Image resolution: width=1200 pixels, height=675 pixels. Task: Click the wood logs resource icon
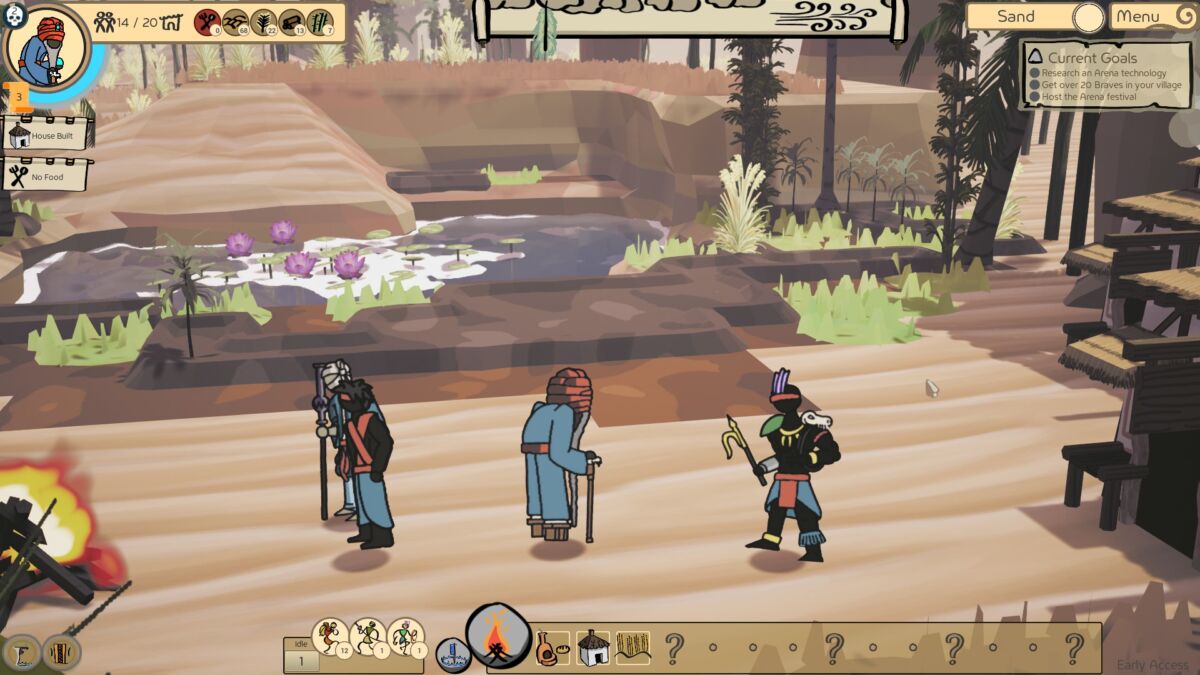coord(292,22)
